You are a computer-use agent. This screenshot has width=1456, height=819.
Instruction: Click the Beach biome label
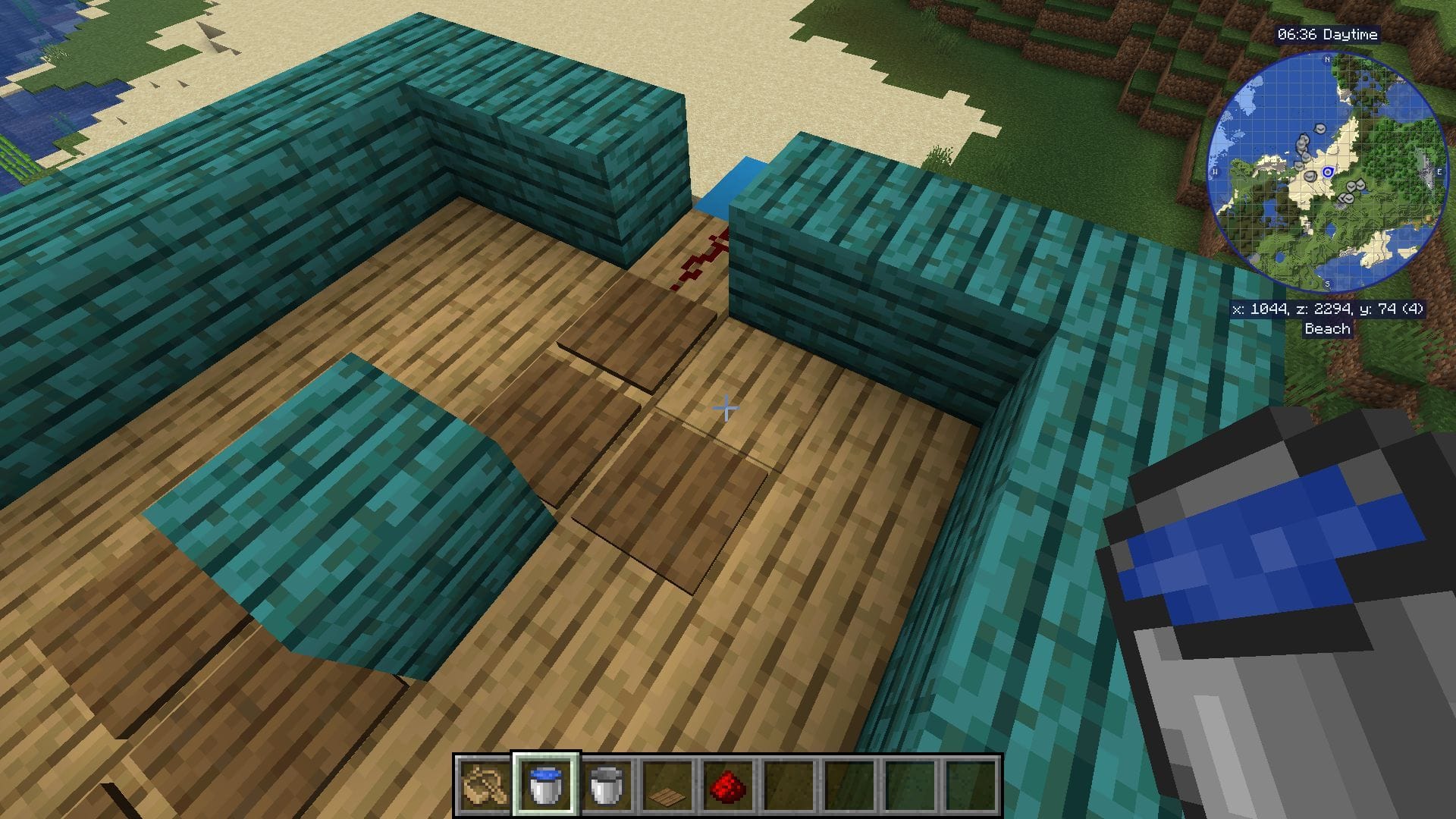click(1326, 329)
